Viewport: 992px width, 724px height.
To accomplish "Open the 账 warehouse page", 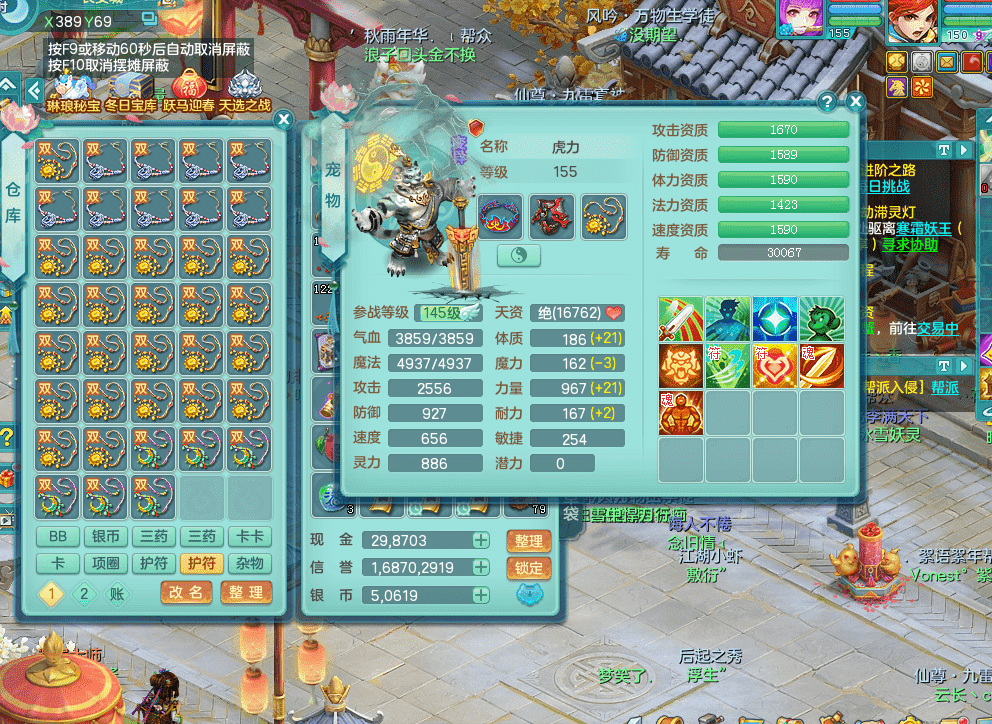I will [x=118, y=592].
